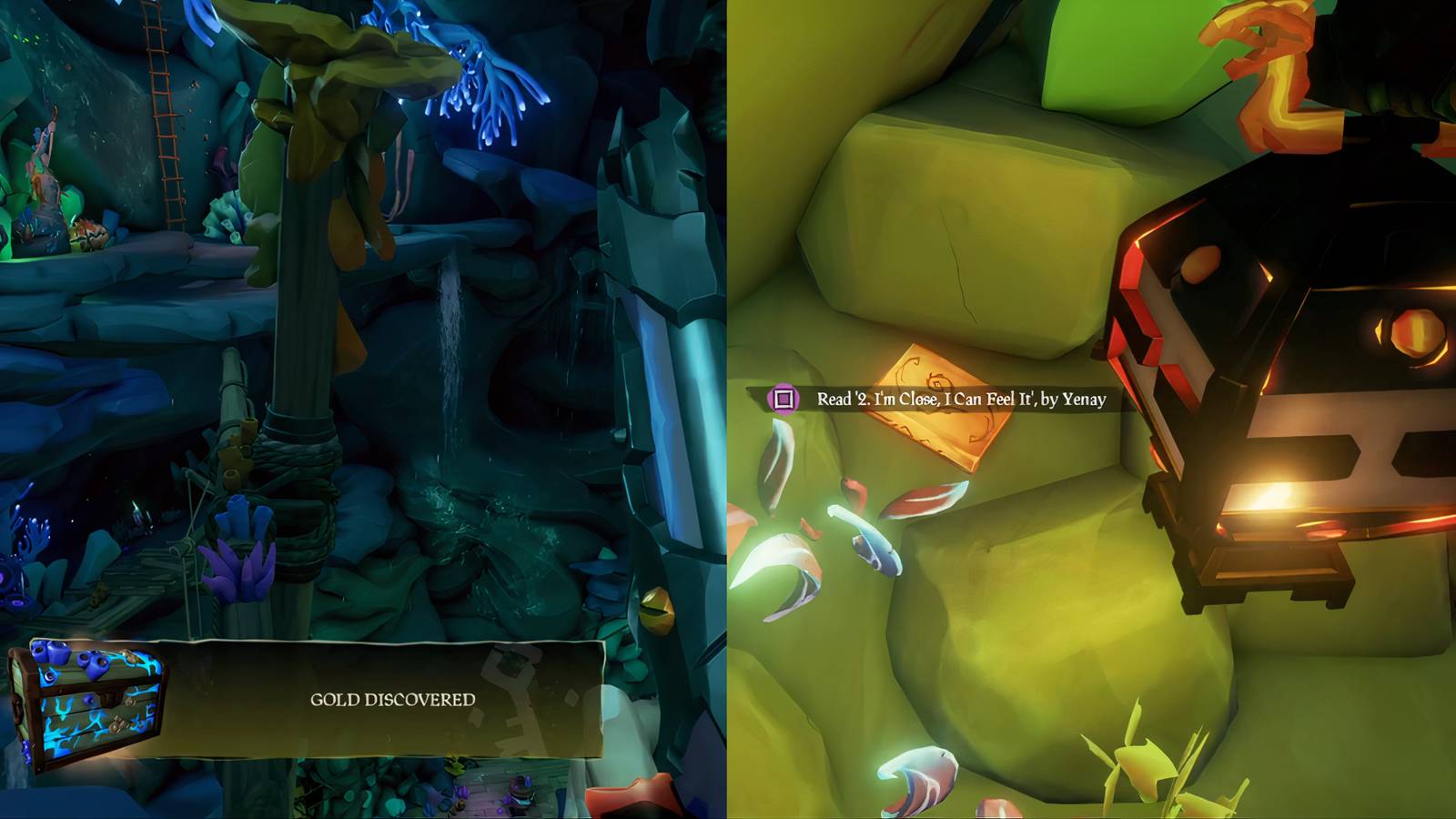Expand the GOLD DISCOVERED notification banner

coord(391,701)
